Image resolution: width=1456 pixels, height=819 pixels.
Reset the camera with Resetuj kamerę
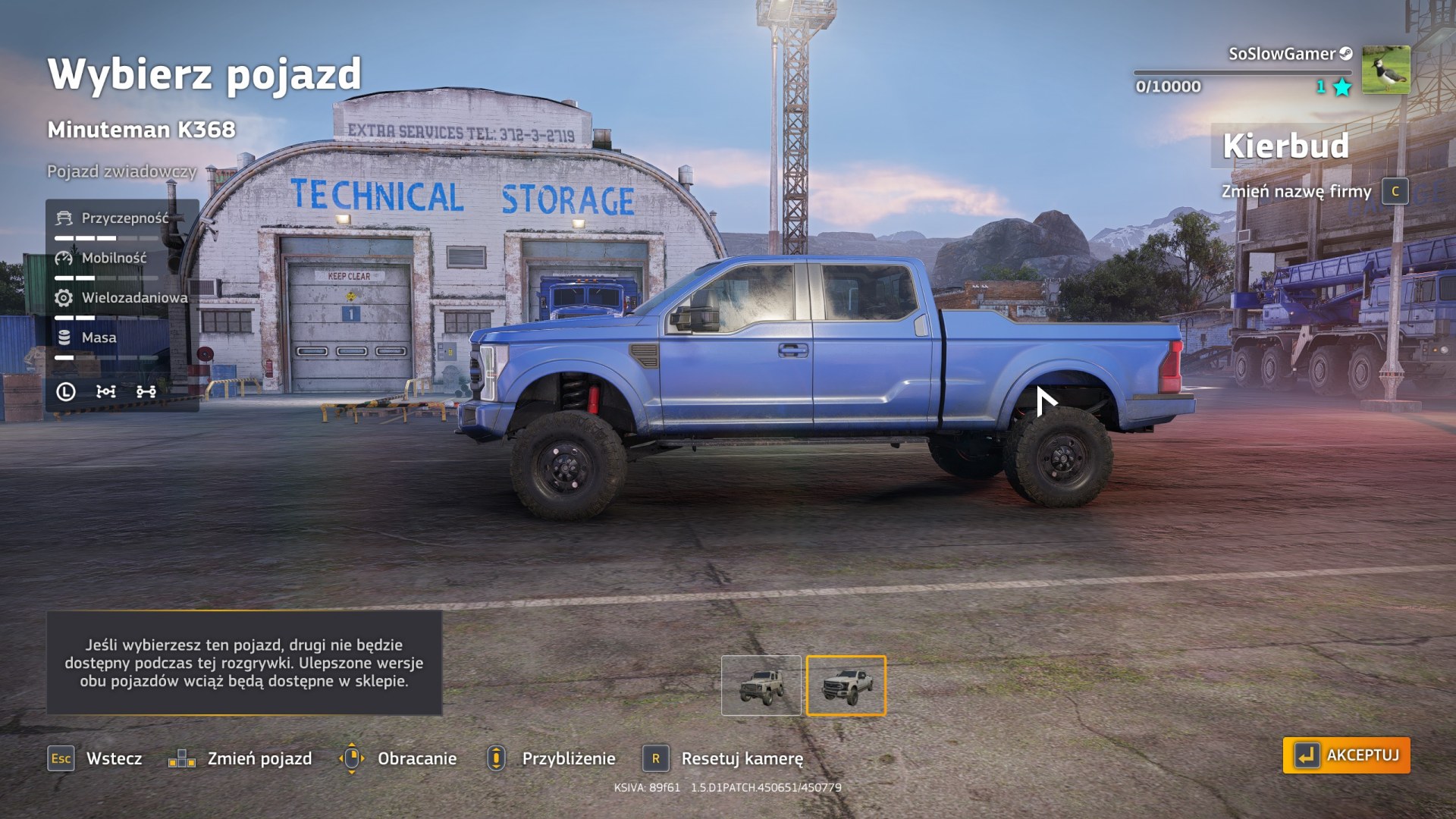(723, 758)
